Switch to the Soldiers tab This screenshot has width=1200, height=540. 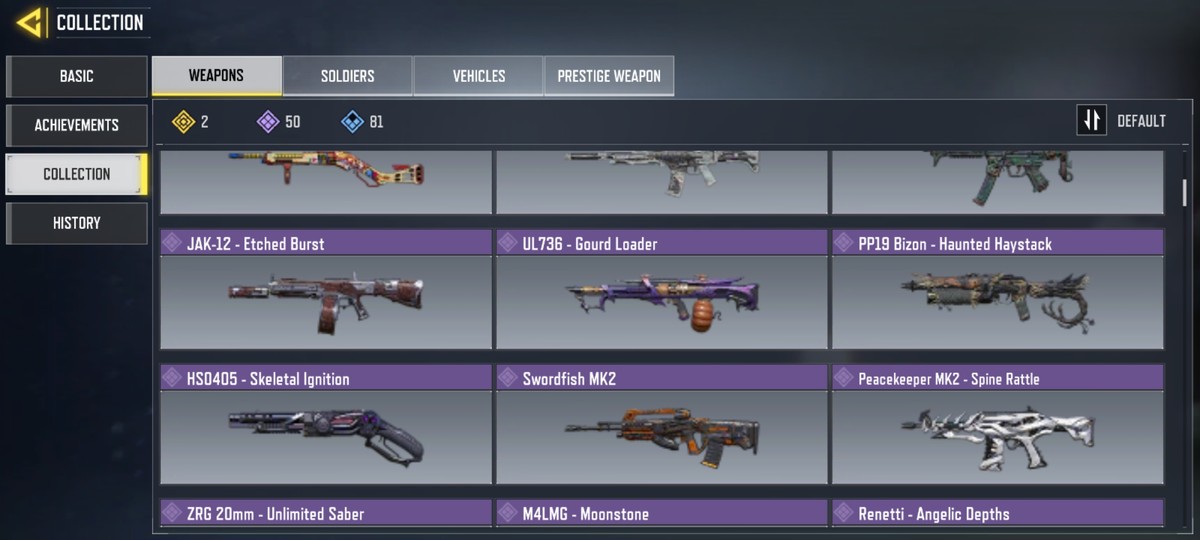pos(347,76)
